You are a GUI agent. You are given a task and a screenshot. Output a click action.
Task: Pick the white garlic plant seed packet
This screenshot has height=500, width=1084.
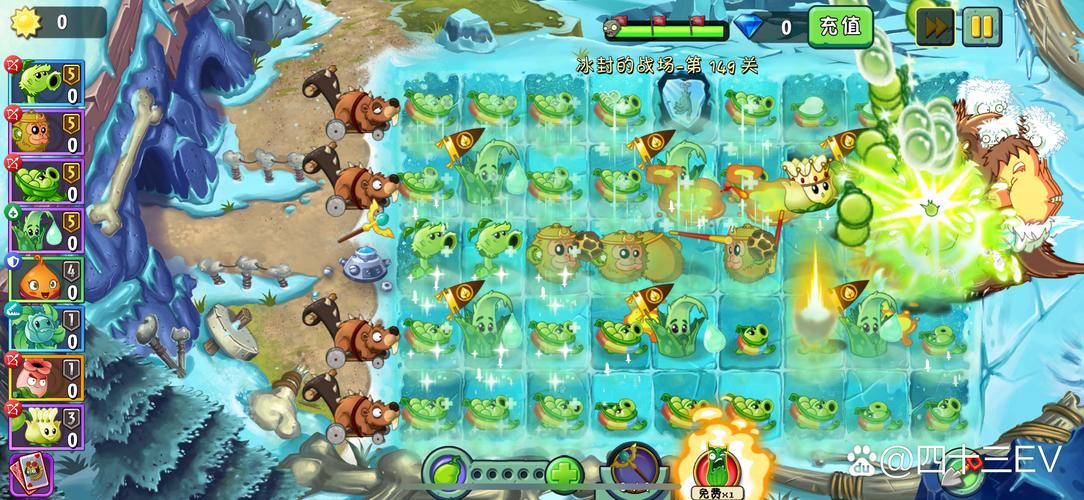[46, 425]
